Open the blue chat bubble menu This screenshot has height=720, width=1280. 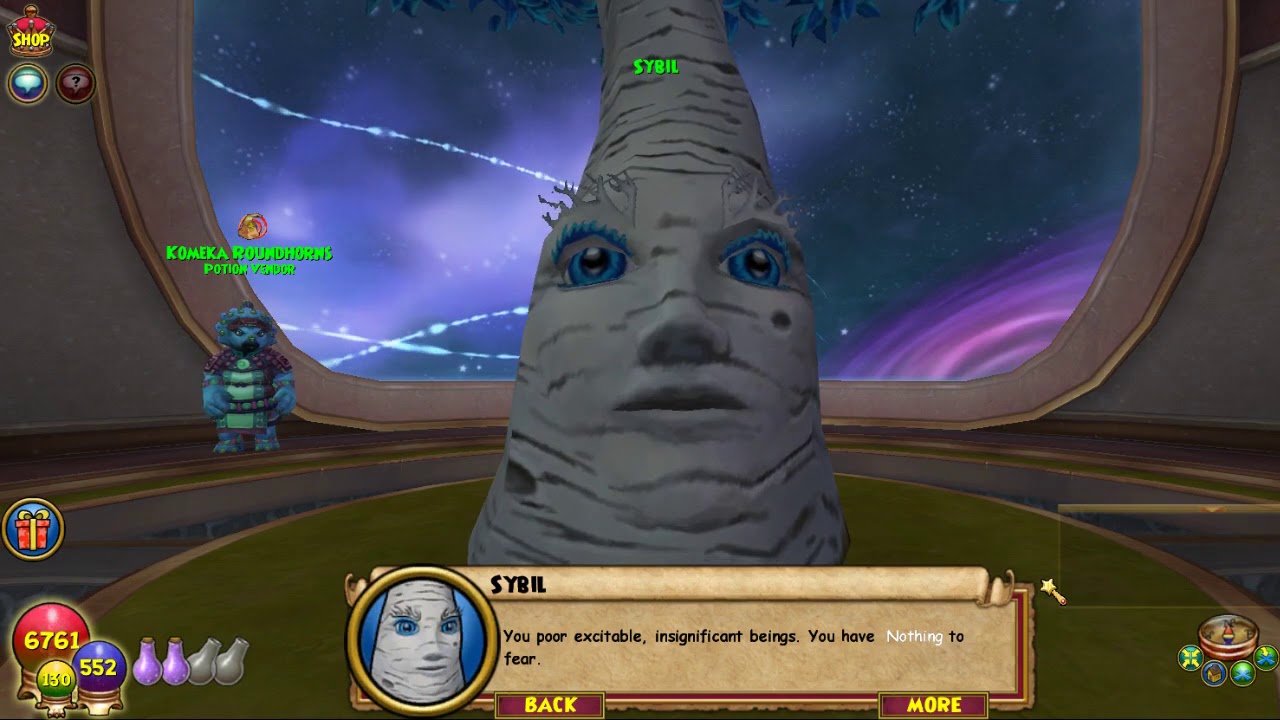point(28,83)
